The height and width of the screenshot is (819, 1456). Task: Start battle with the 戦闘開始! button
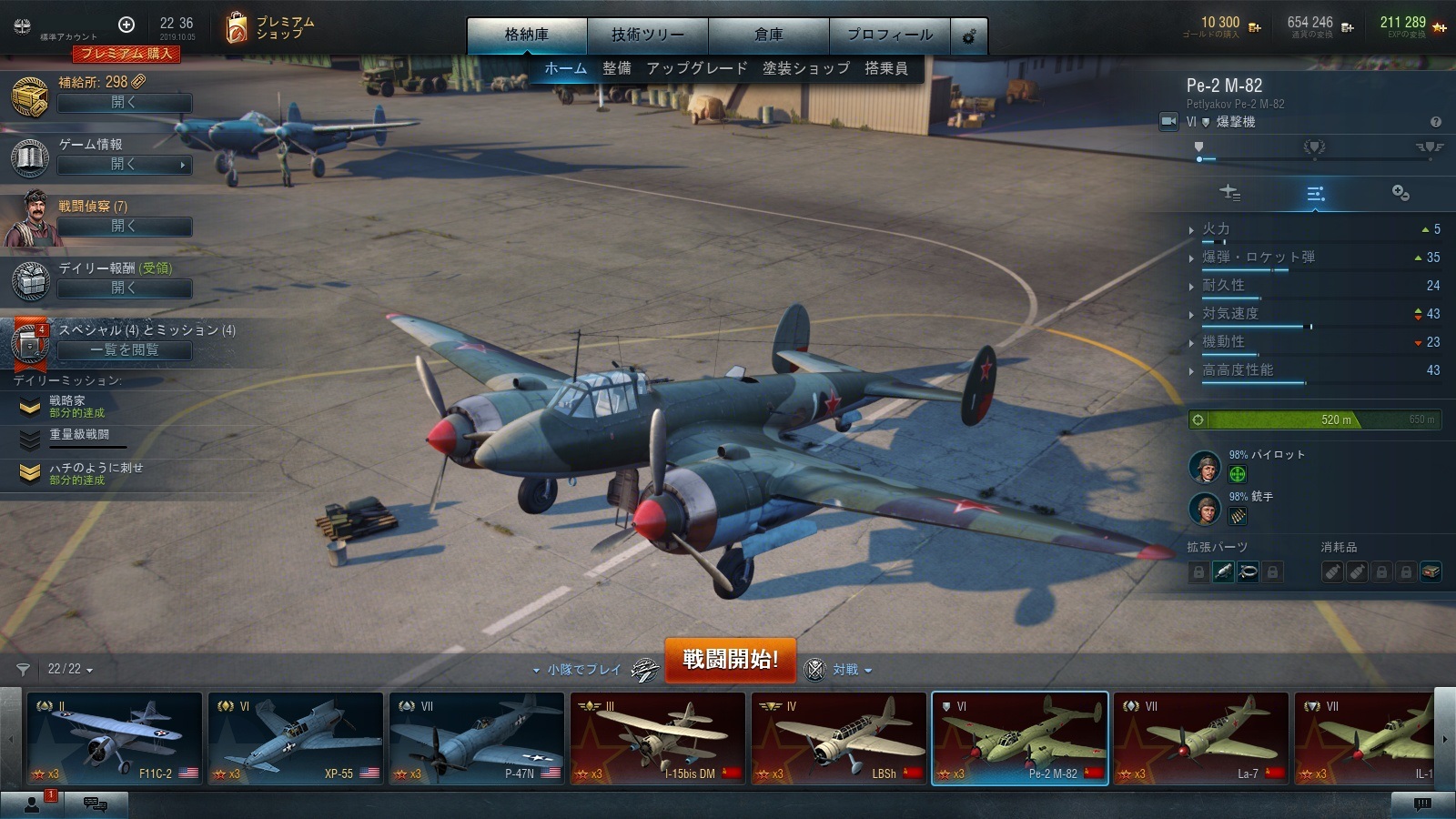(730, 659)
